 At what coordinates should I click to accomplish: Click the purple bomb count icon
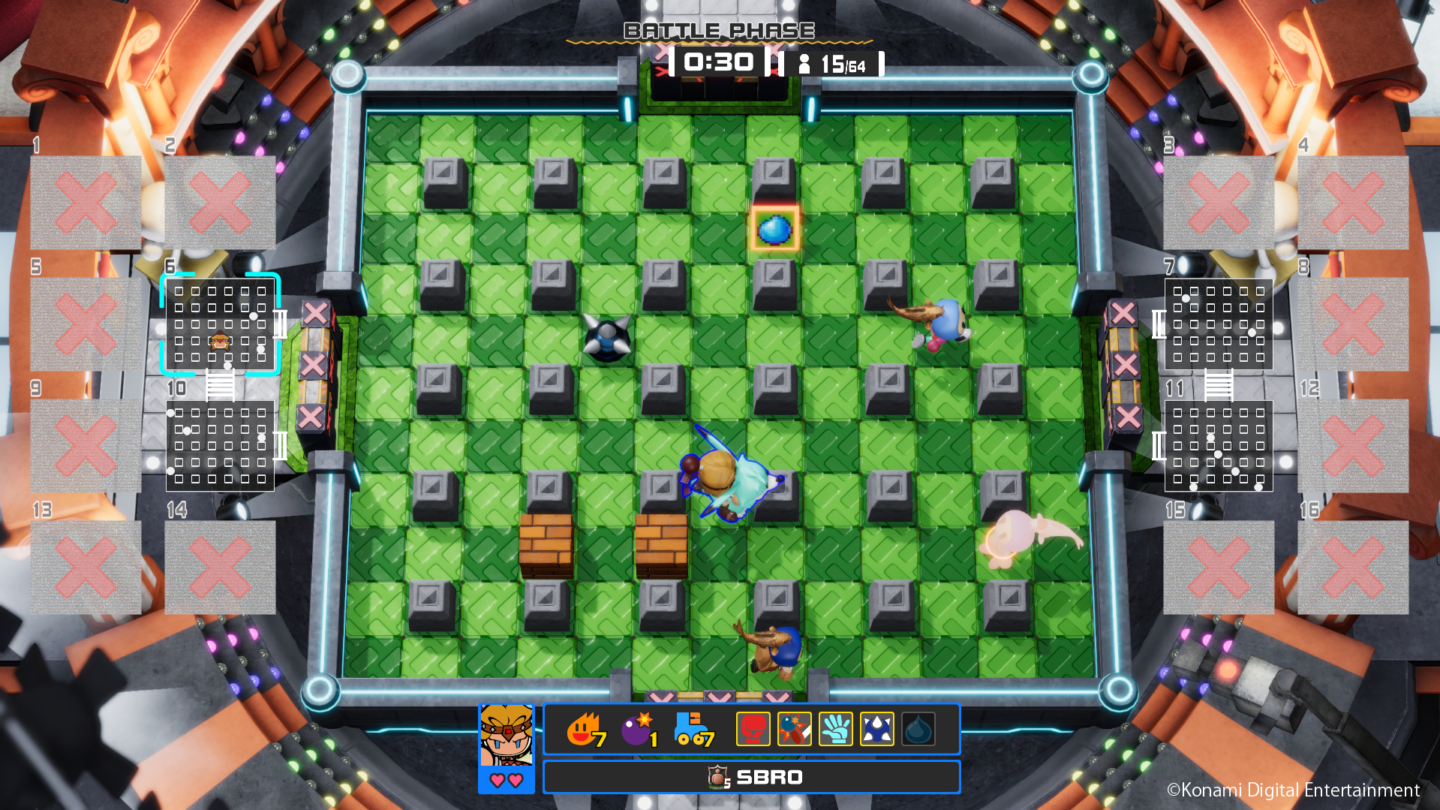click(637, 728)
